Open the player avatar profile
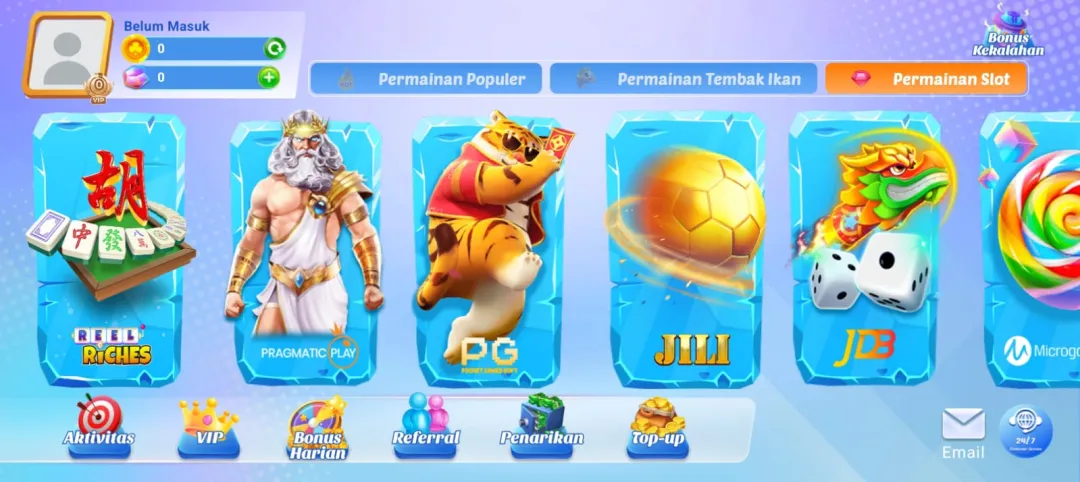Image resolution: width=1080 pixels, height=482 pixels. (x=68, y=55)
